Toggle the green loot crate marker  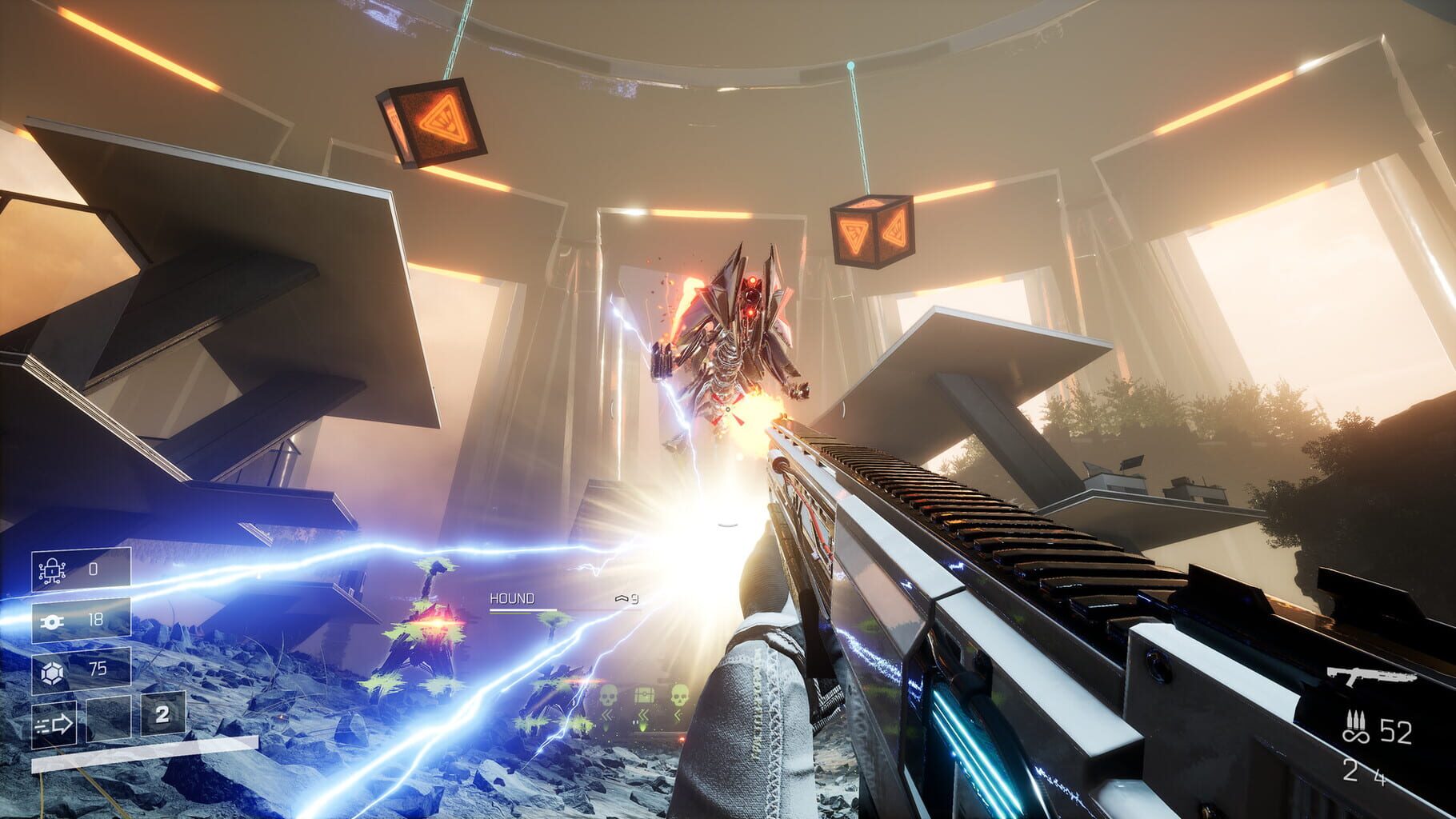pos(644,693)
